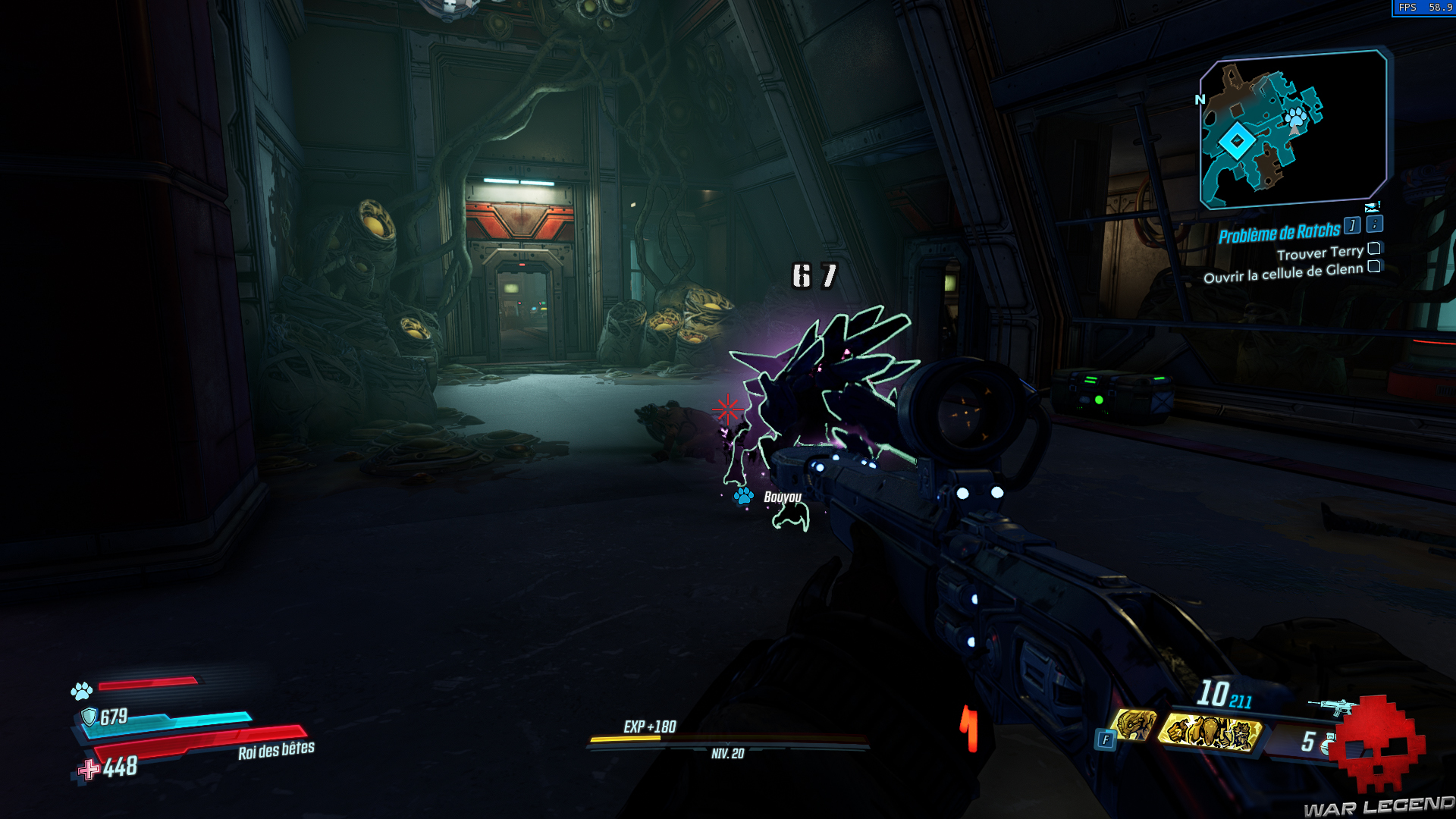This screenshot has height=819, width=1456.
Task: Select the pet paw icon above shield bar
Action: pyautogui.click(x=81, y=692)
